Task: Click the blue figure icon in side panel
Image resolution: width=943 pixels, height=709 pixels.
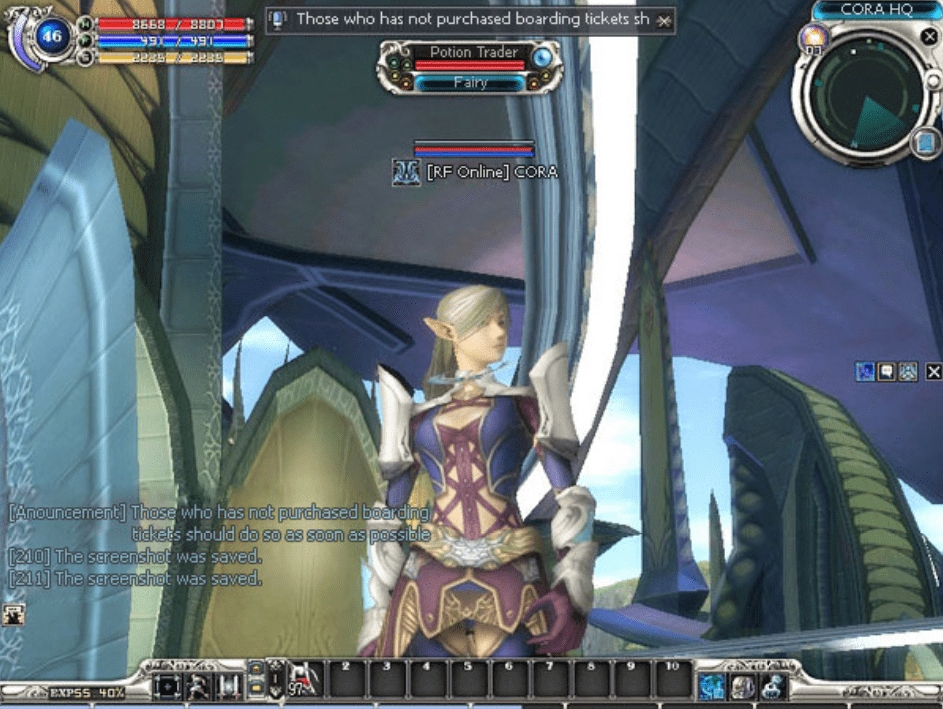Action: click(x=864, y=372)
